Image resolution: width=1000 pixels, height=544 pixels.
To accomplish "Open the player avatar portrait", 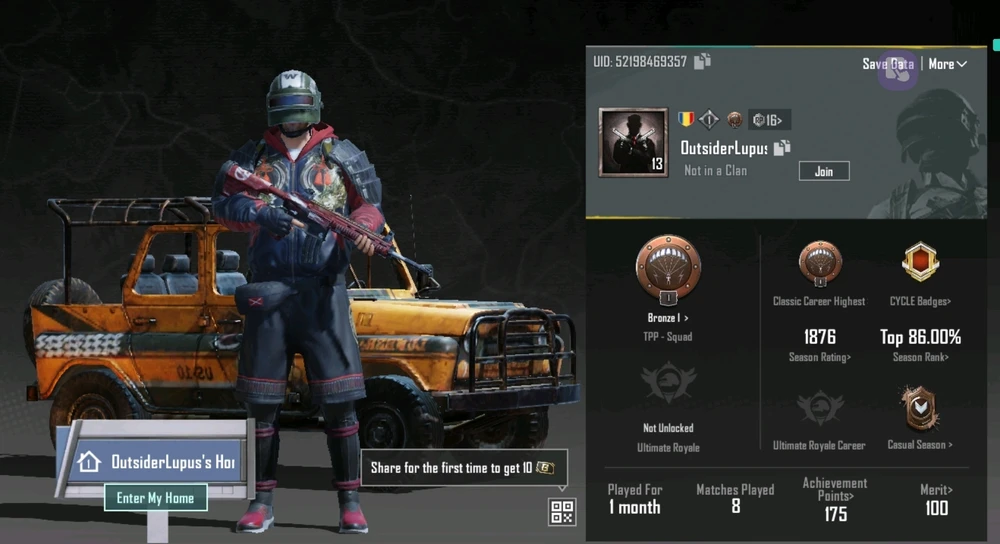I will click(633, 142).
